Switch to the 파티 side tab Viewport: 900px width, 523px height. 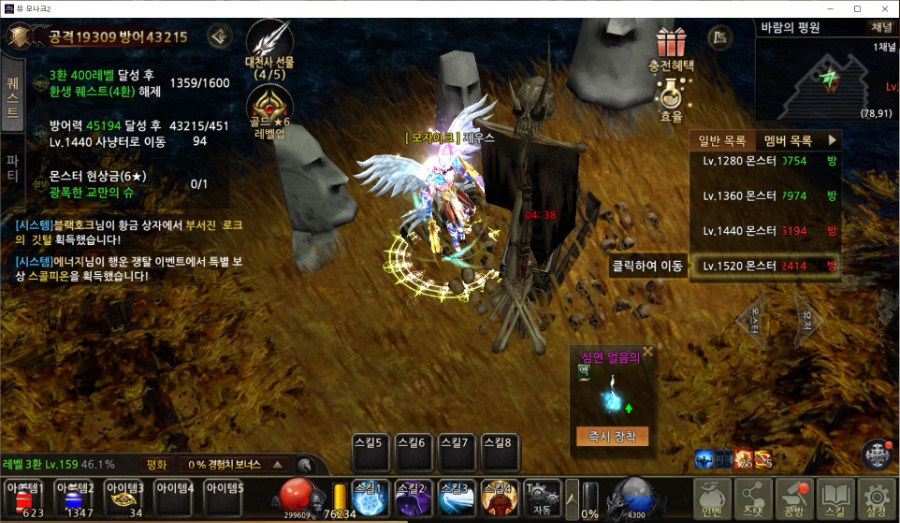[12, 164]
